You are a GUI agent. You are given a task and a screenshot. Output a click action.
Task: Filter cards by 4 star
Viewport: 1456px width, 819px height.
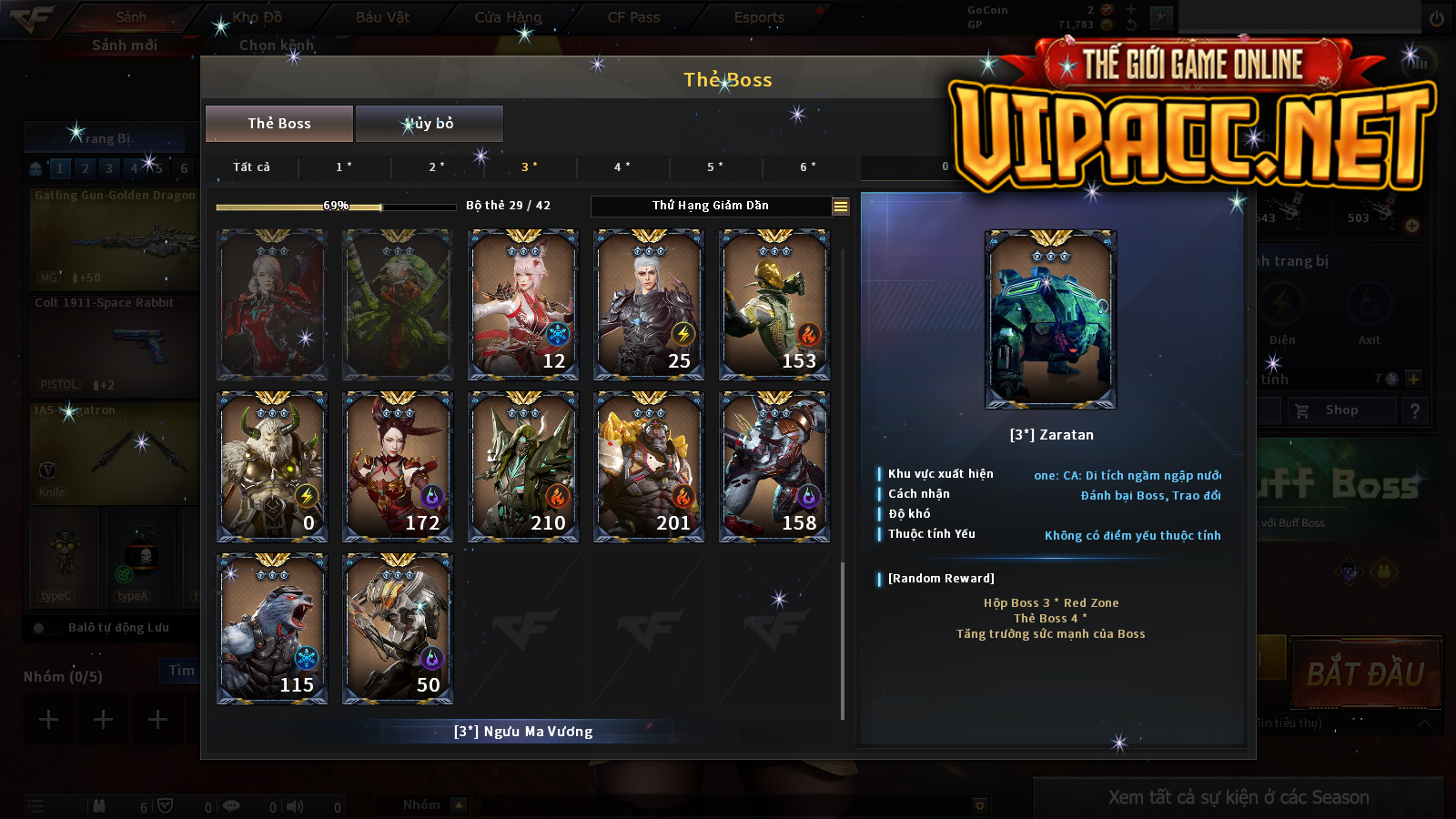(622, 167)
